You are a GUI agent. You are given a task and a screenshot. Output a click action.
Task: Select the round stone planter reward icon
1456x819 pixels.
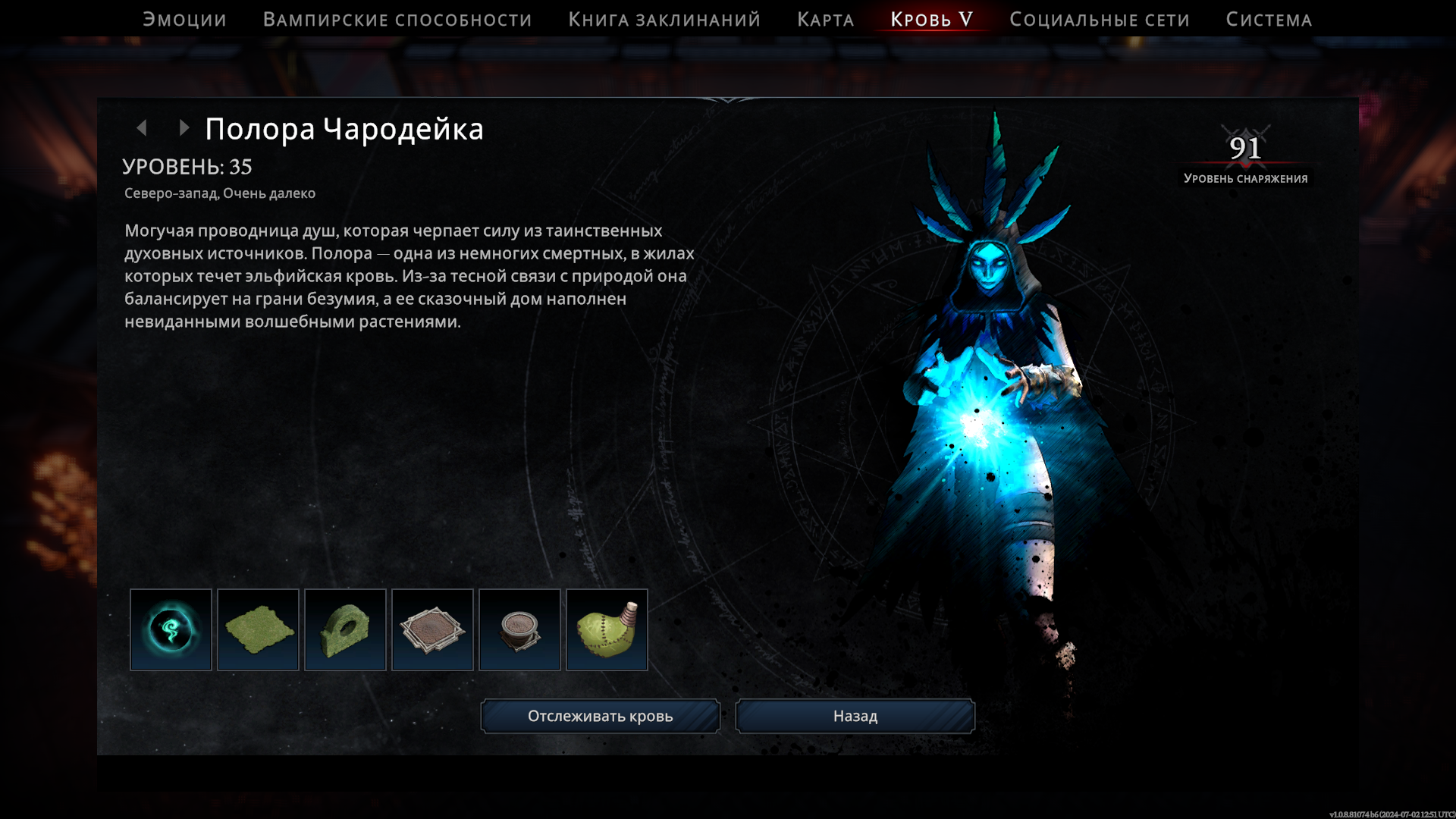(519, 629)
